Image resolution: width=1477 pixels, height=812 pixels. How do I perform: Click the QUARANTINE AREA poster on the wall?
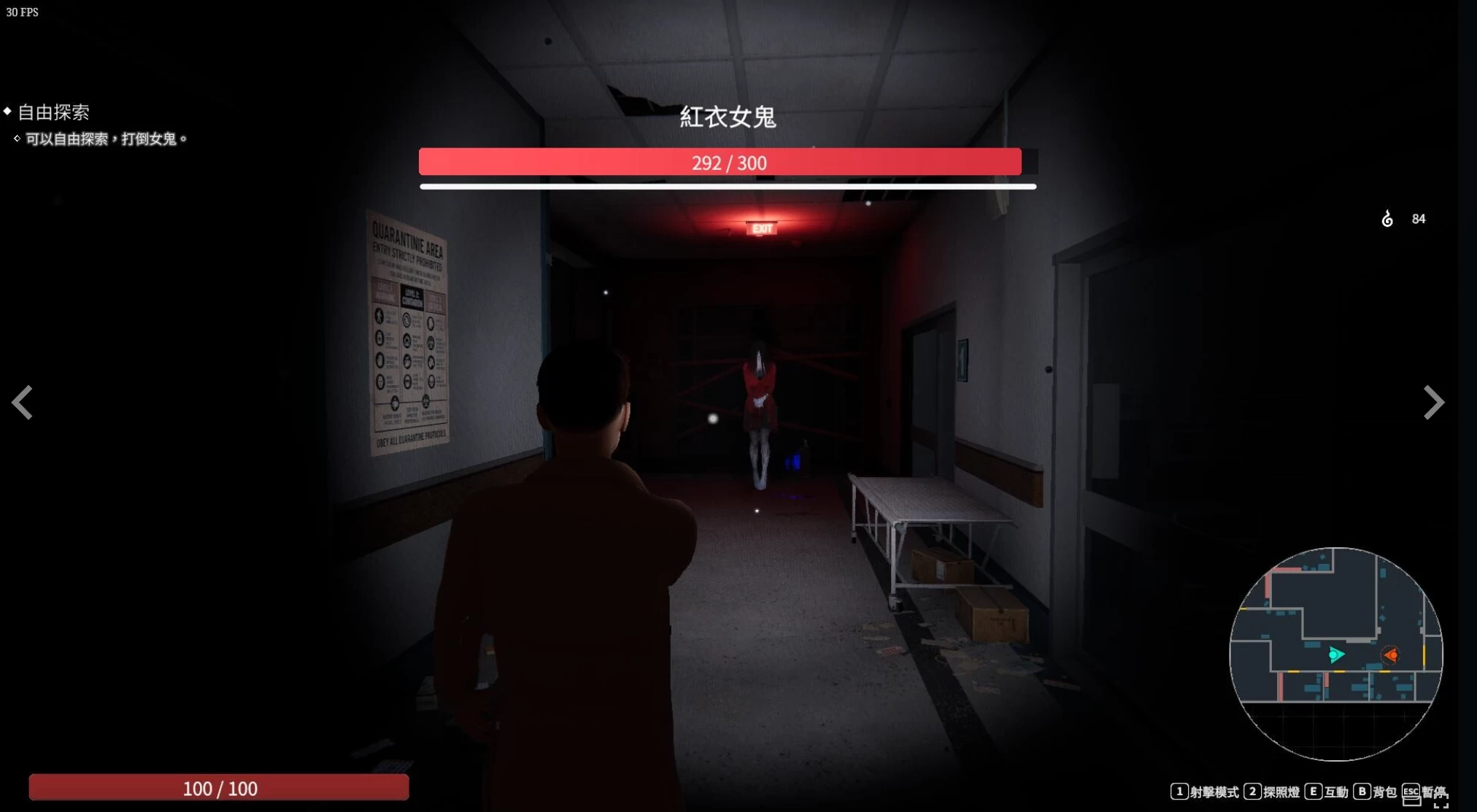click(409, 328)
